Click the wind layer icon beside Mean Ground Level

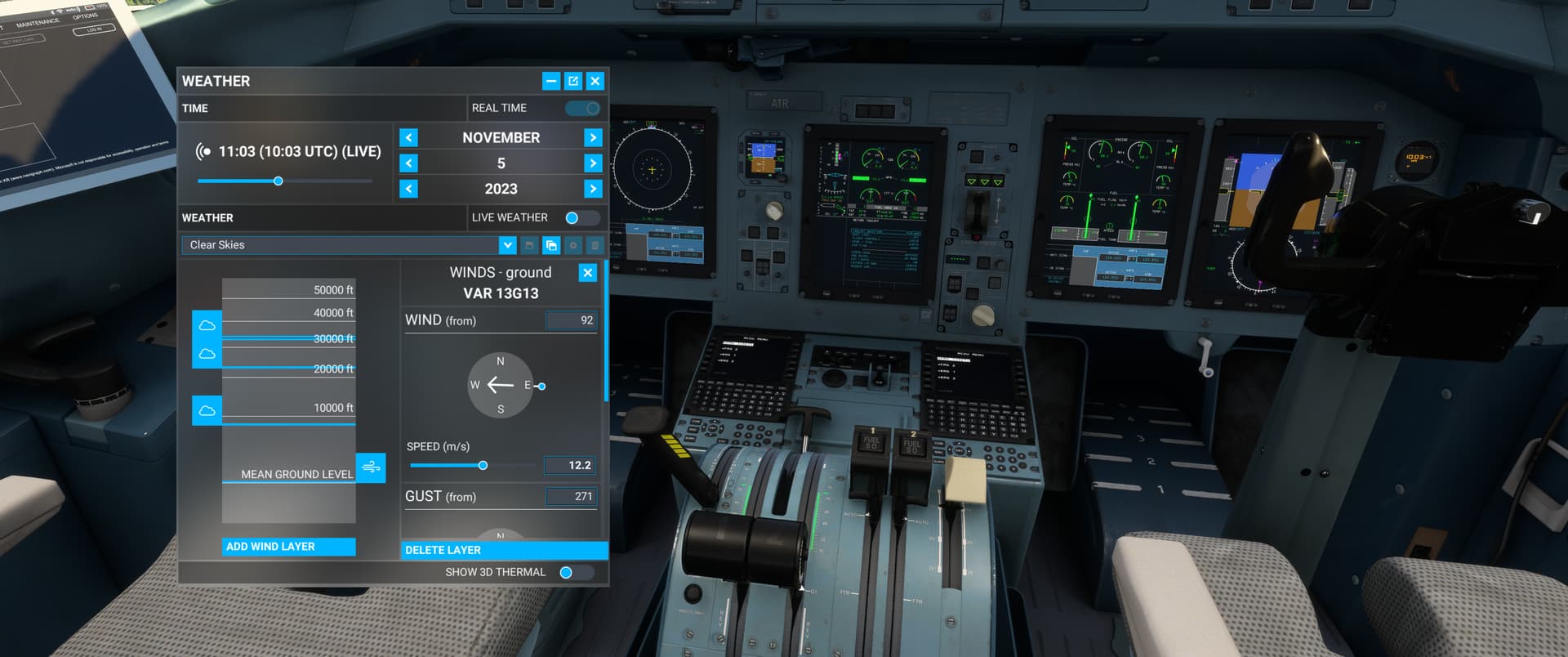click(372, 468)
